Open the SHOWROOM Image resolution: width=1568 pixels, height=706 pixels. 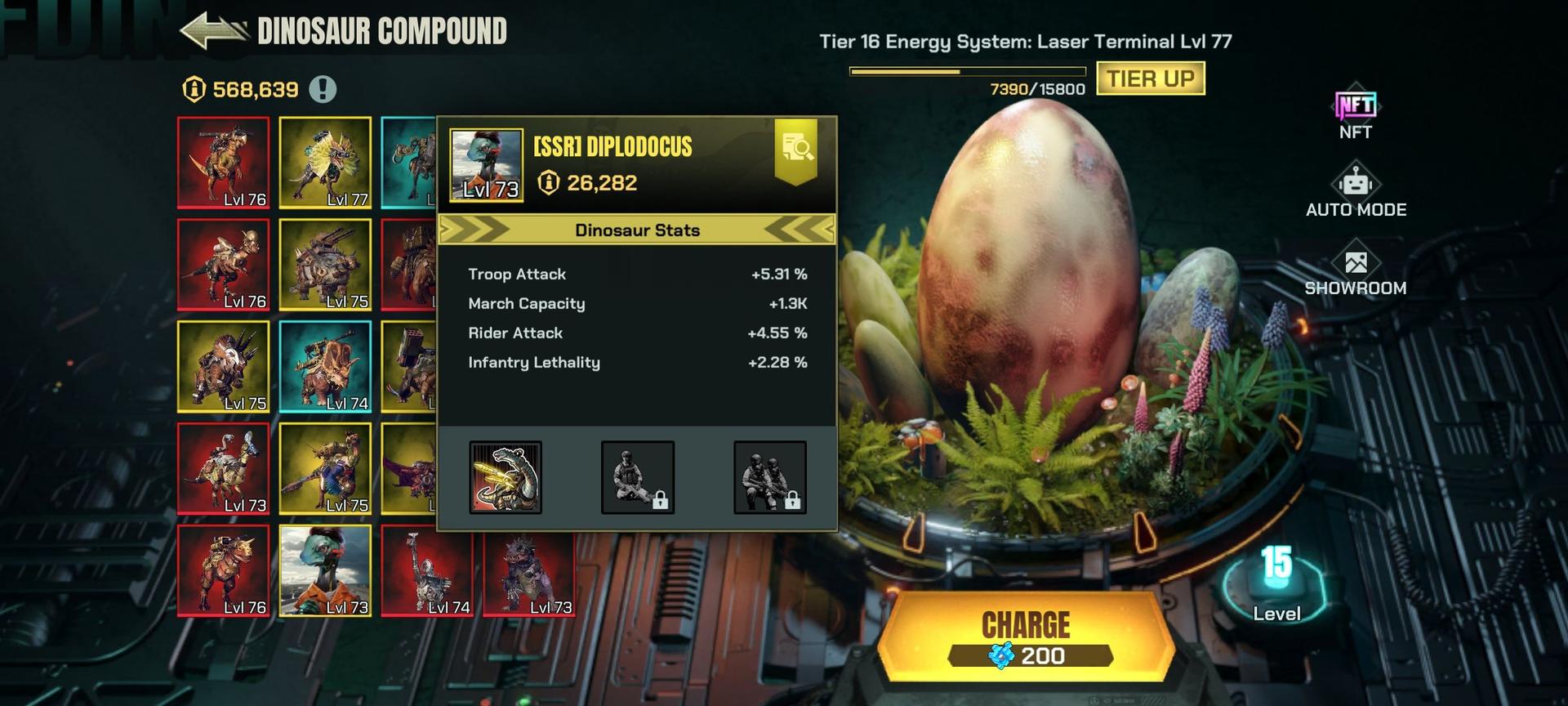(1356, 270)
